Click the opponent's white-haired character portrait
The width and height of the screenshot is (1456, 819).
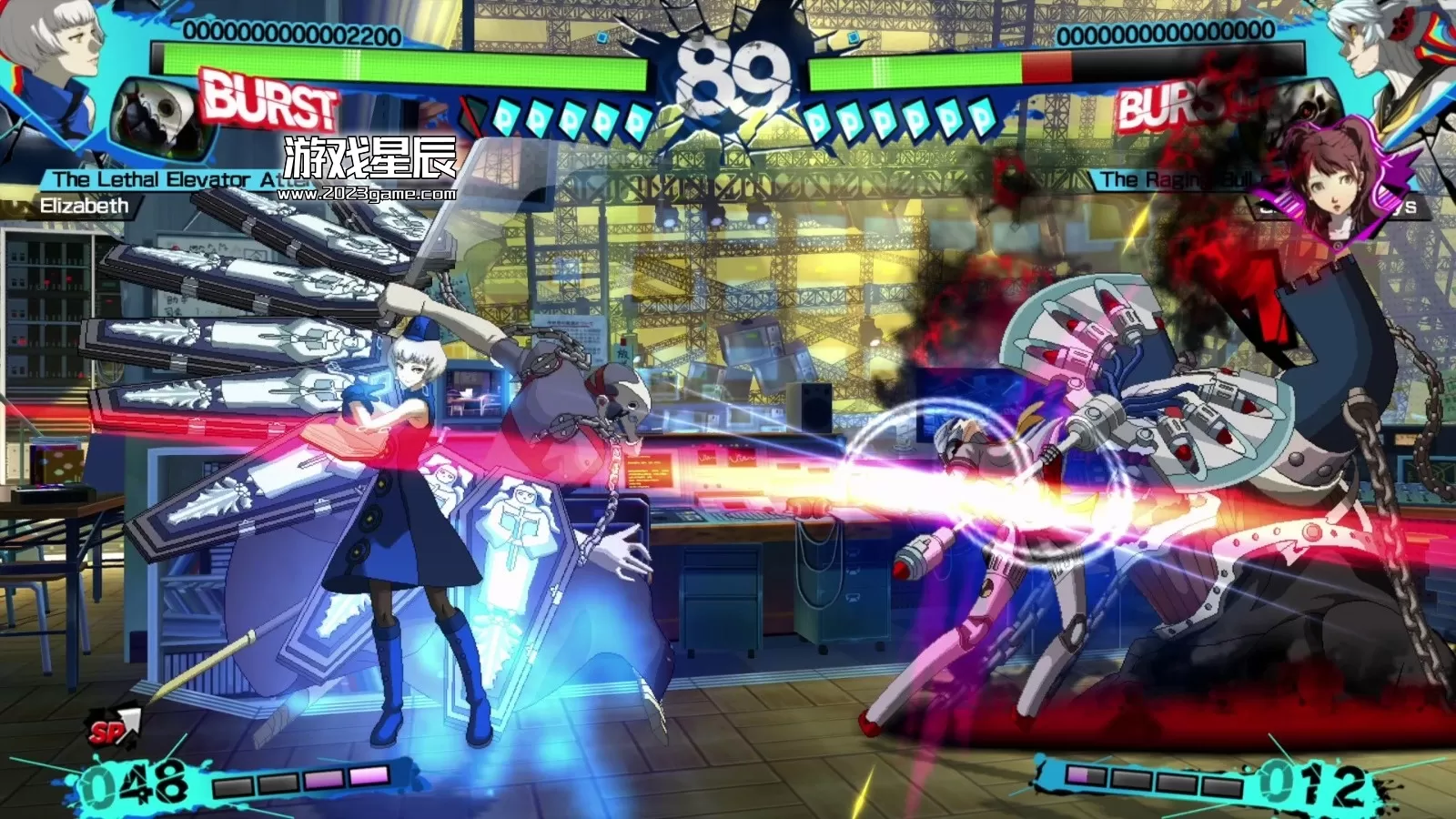pyautogui.click(x=1388, y=45)
